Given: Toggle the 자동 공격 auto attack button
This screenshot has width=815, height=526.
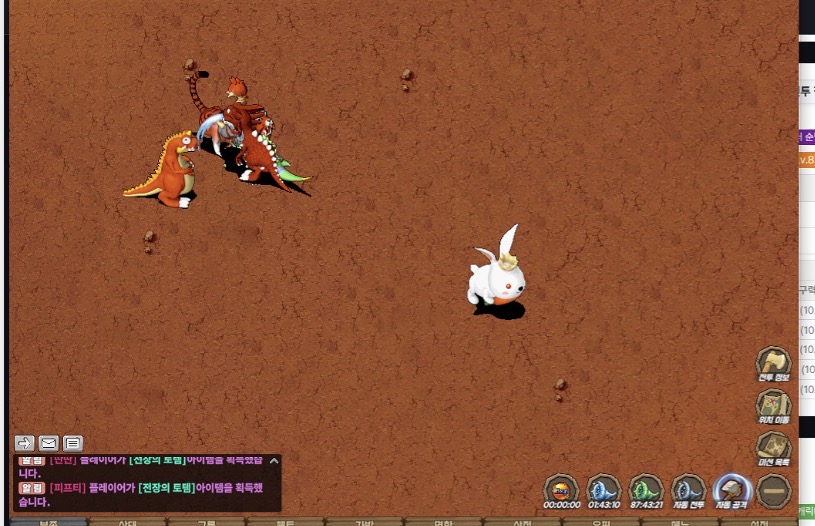Looking at the screenshot, I should pyautogui.click(x=731, y=490).
